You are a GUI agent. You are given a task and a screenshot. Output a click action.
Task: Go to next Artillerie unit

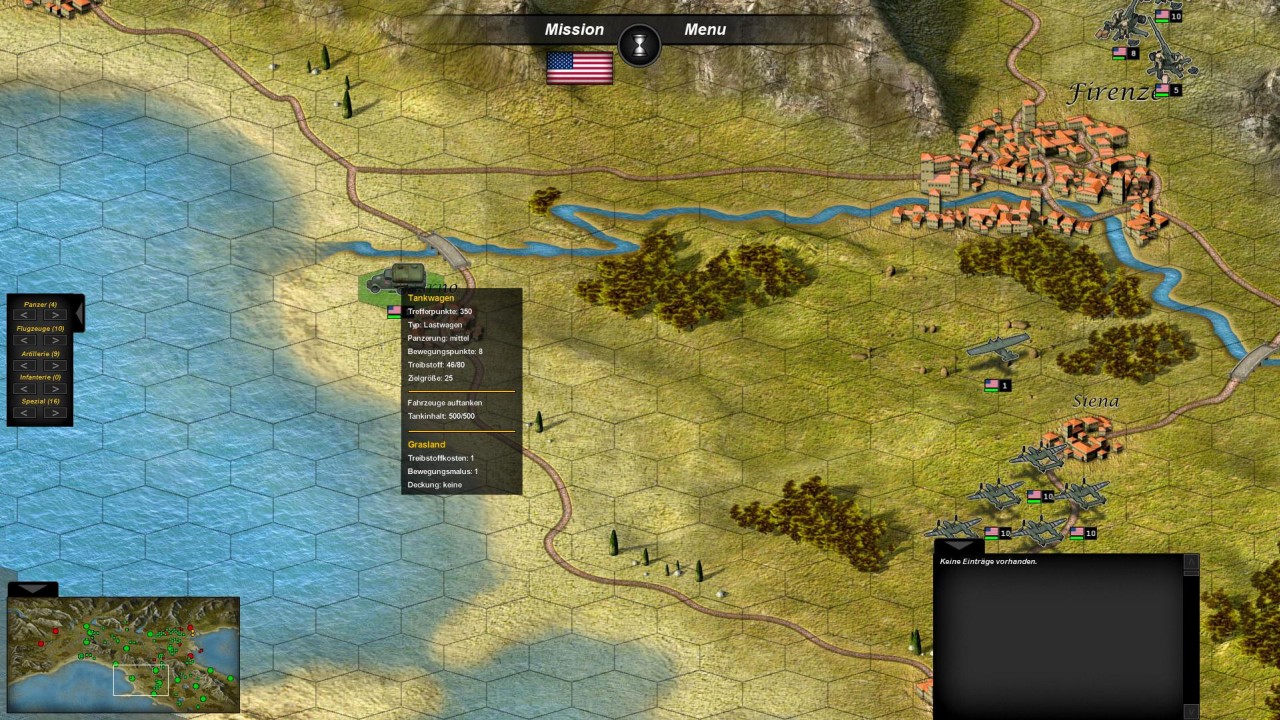54,365
